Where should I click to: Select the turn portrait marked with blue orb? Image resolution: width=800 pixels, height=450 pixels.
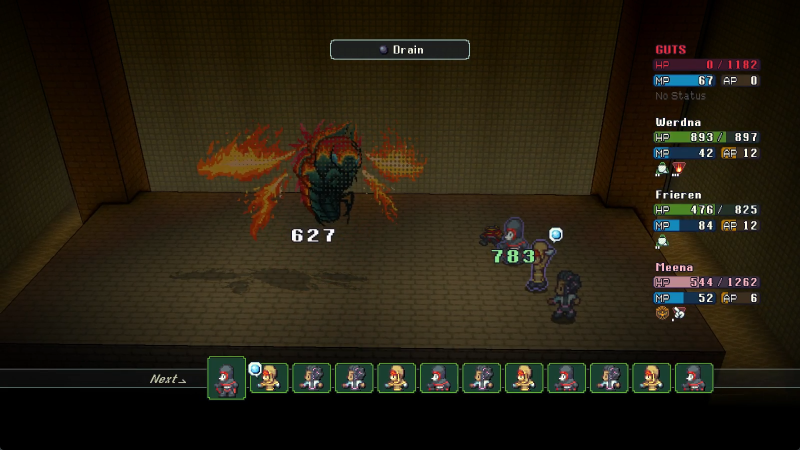click(x=269, y=378)
